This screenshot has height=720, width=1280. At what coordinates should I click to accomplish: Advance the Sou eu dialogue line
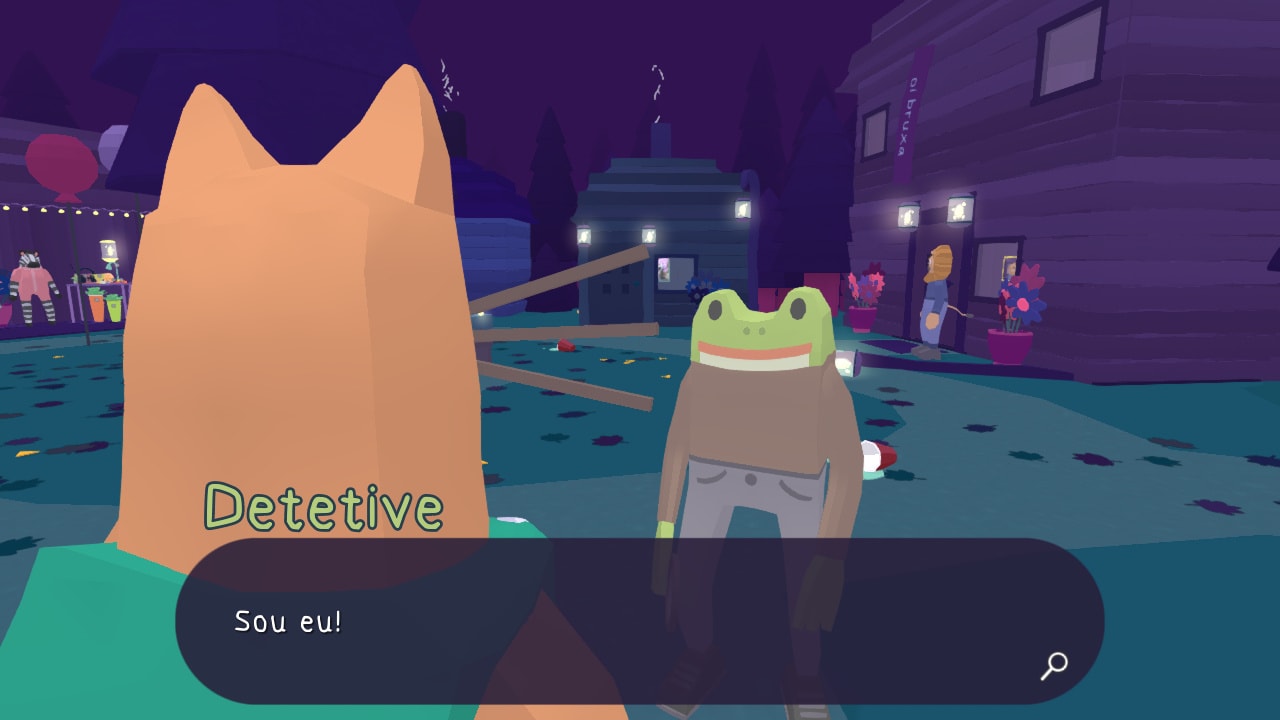click(x=290, y=620)
